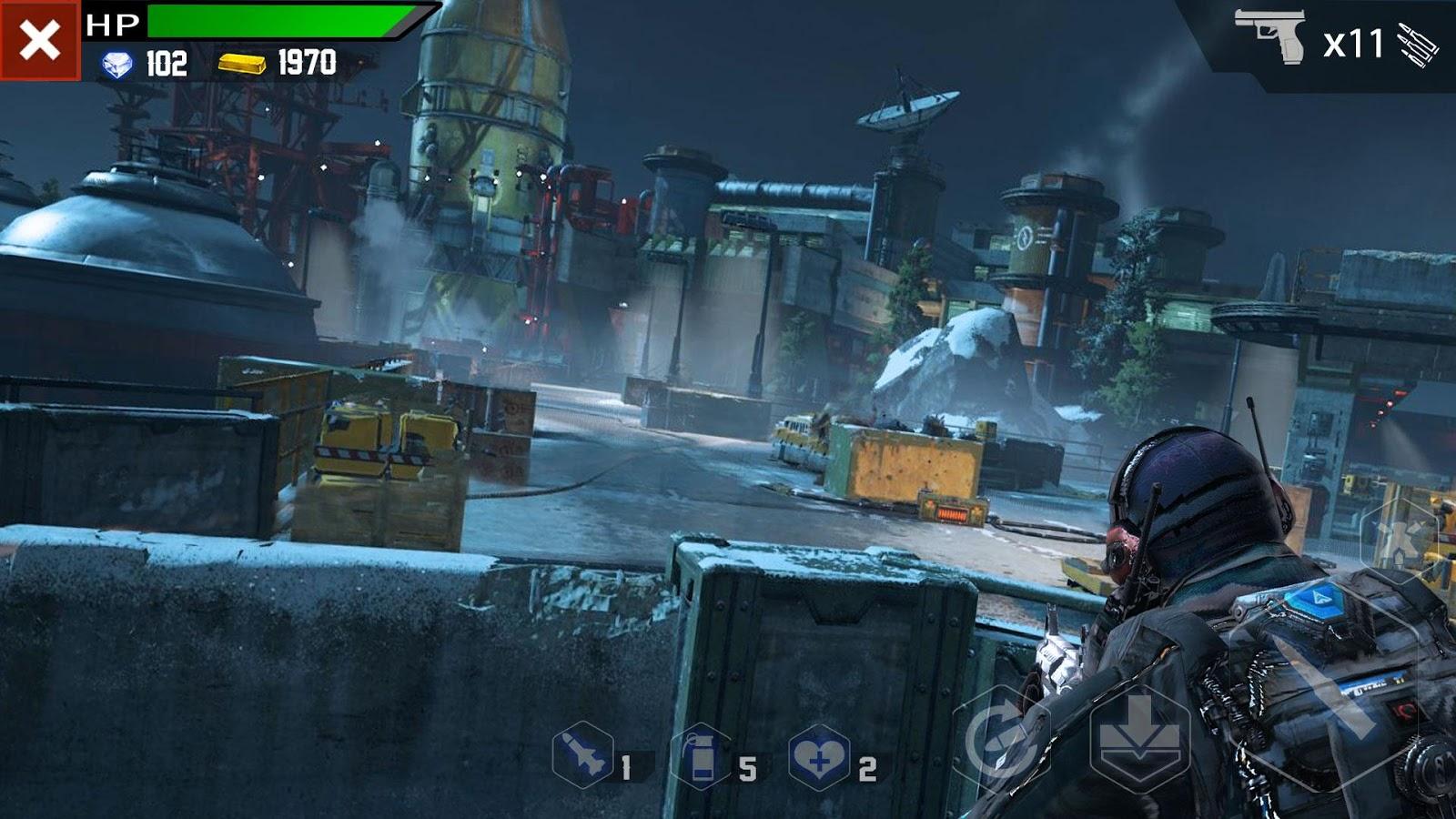
Task: Fire the rocket launcher item
Action: (x=582, y=755)
